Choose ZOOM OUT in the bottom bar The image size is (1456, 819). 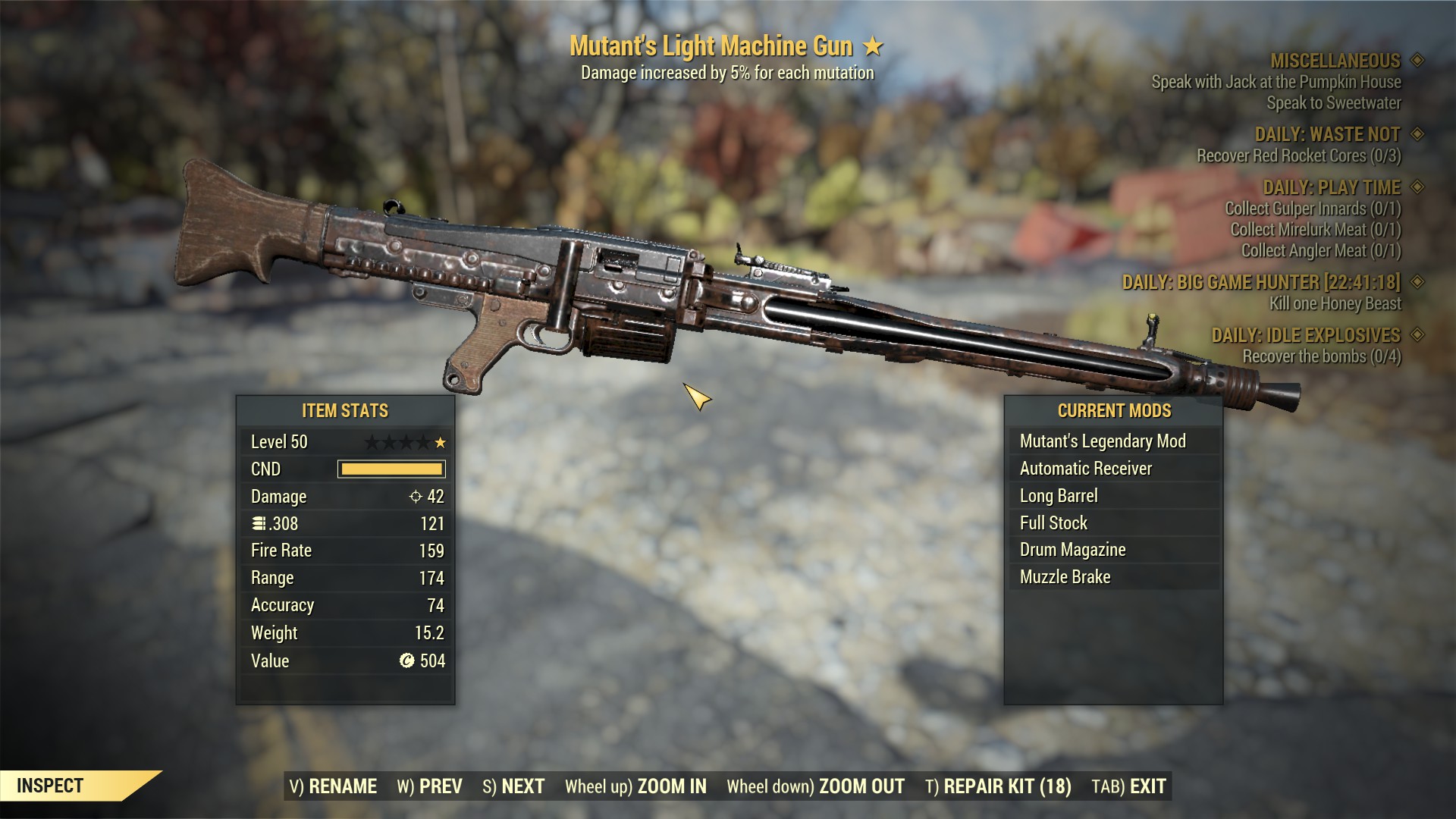click(815, 786)
